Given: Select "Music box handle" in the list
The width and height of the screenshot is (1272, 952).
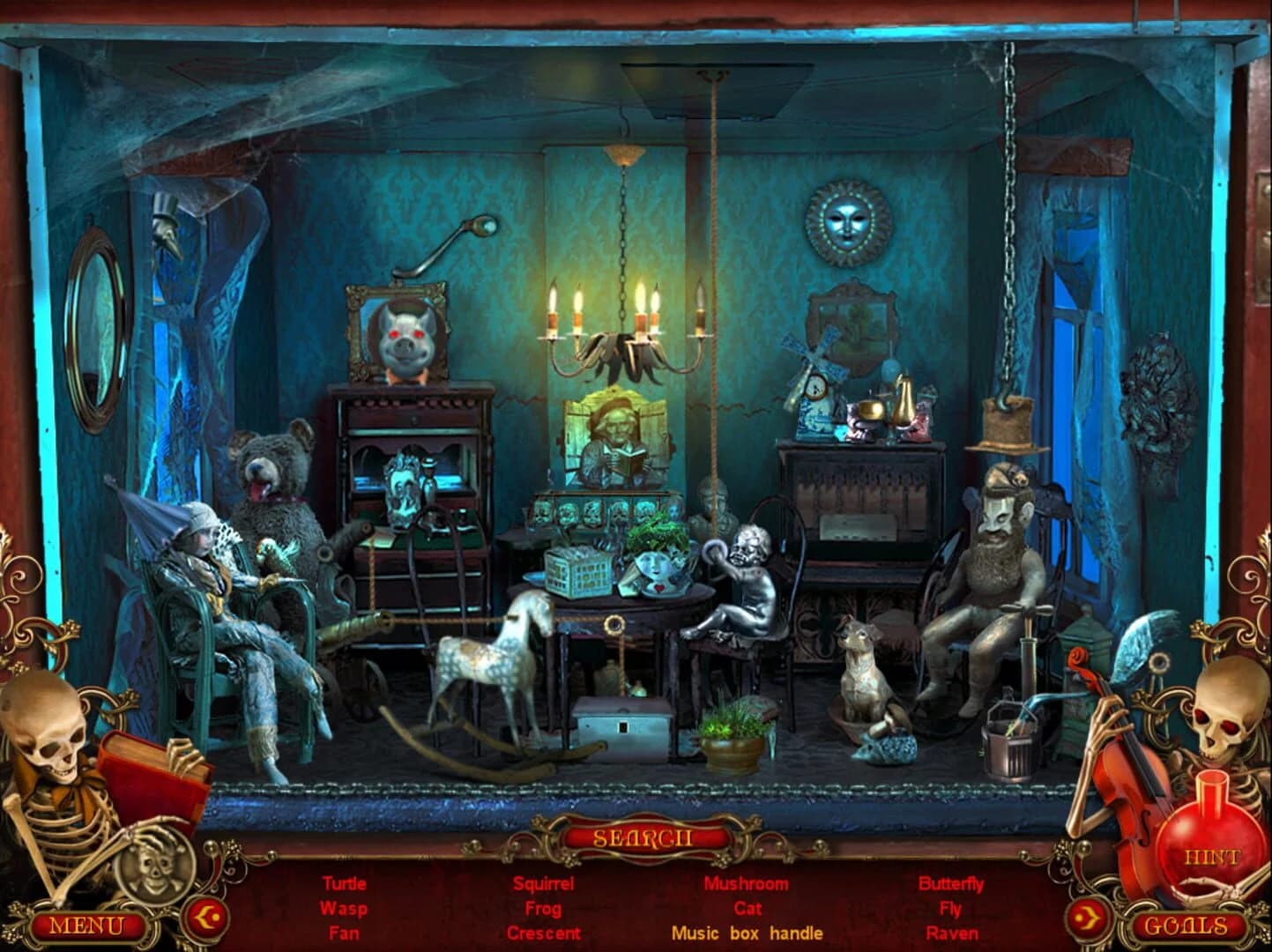Looking at the screenshot, I should click(x=746, y=933).
